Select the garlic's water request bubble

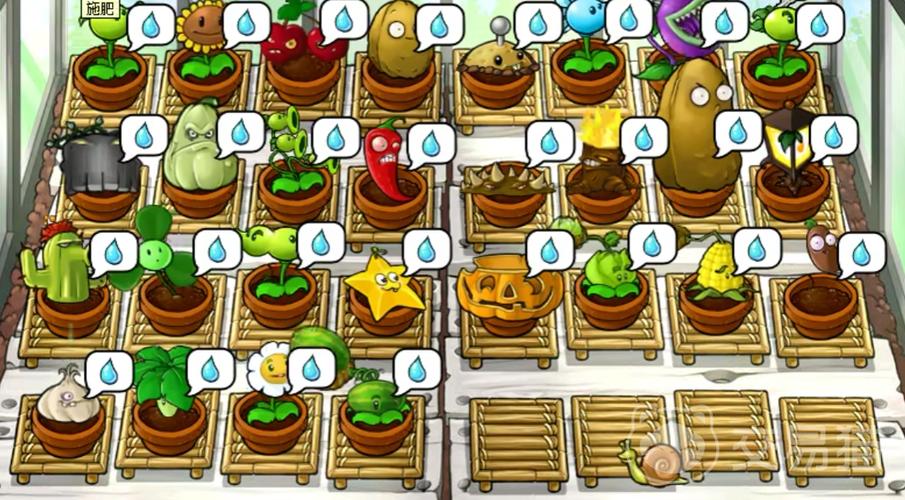(108, 372)
